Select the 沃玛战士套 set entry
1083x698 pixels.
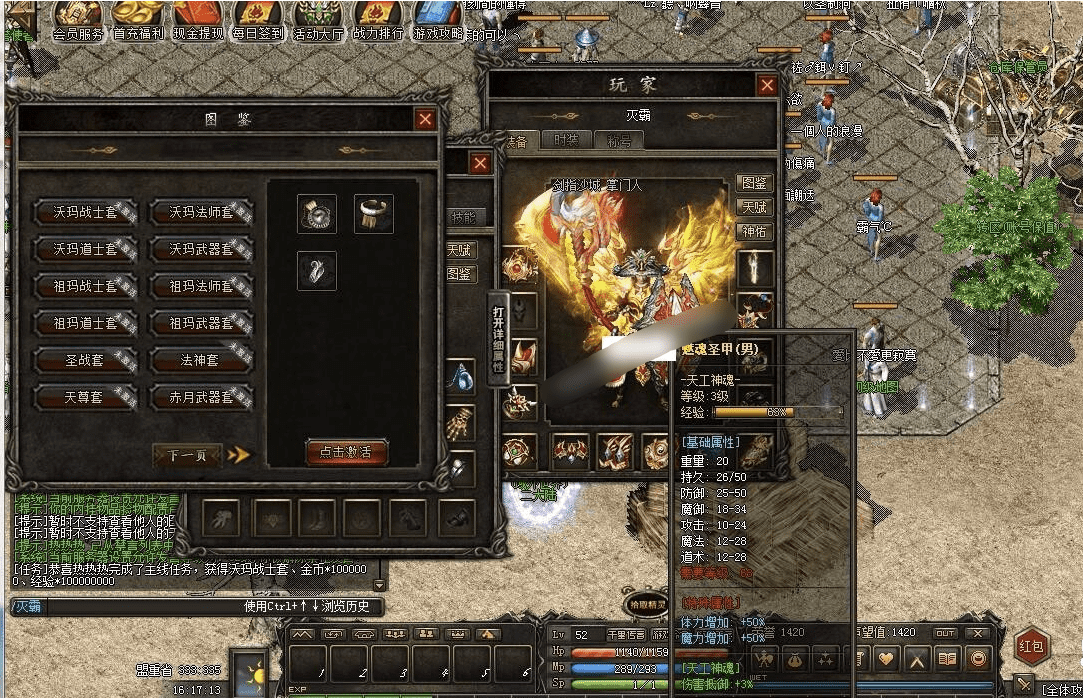[86, 212]
